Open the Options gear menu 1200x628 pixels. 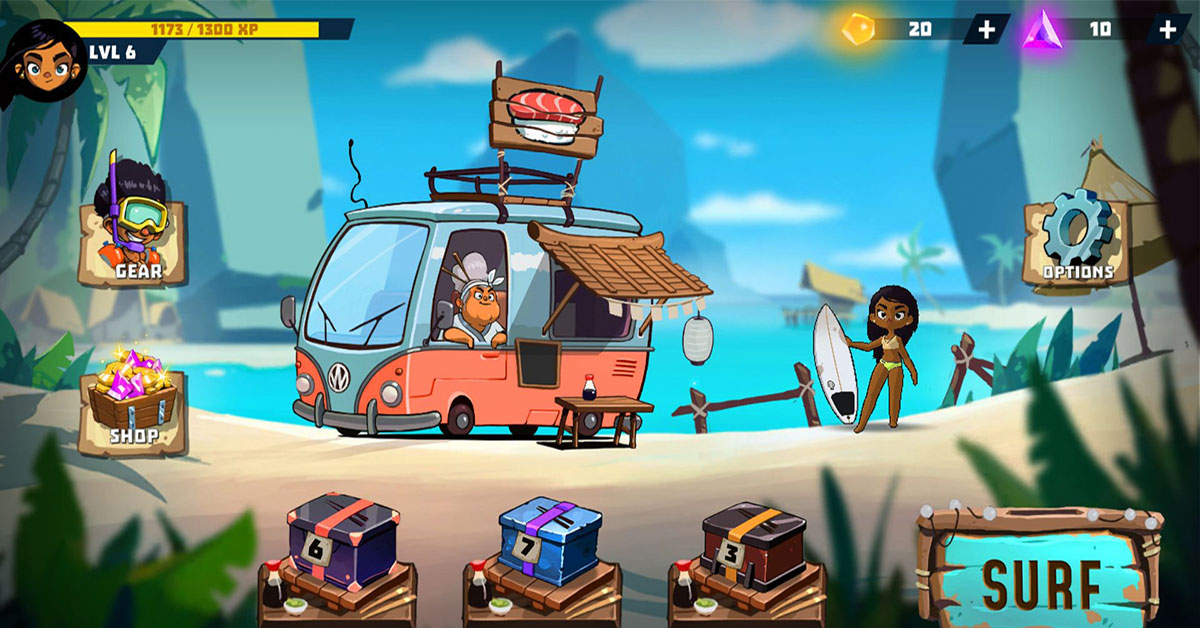point(1076,239)
